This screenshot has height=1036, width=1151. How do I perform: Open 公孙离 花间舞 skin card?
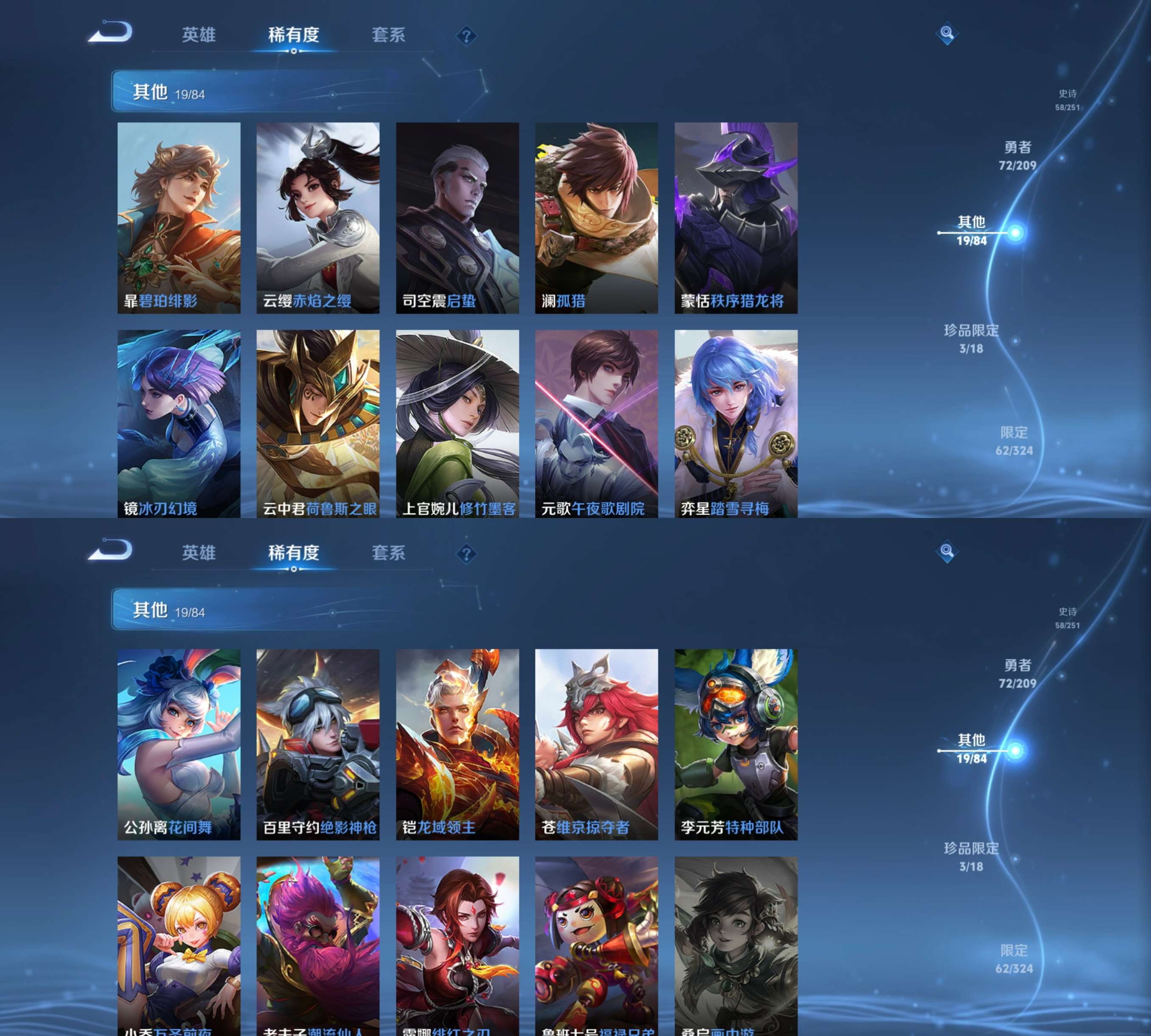[x=179, y=744]
